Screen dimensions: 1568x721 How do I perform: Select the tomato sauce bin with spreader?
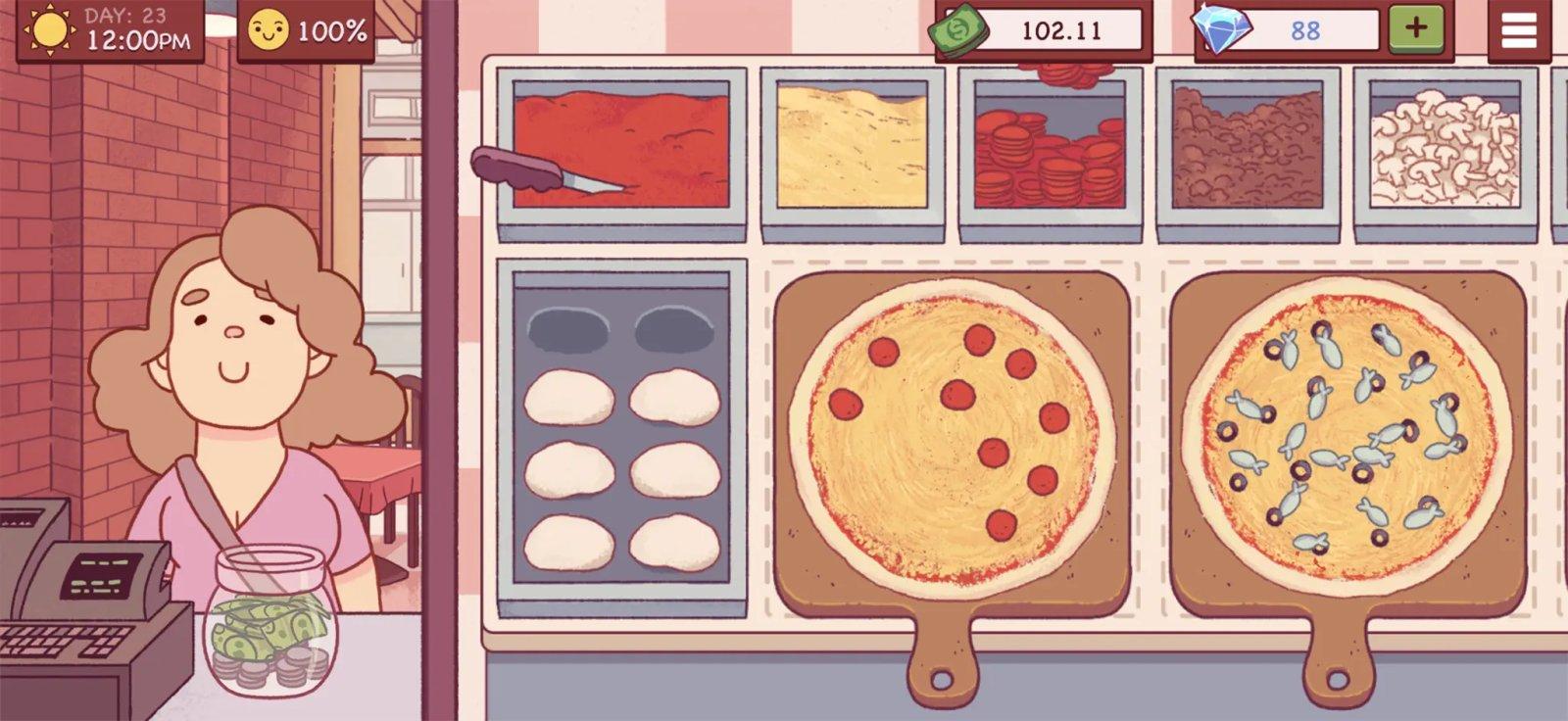617,147
